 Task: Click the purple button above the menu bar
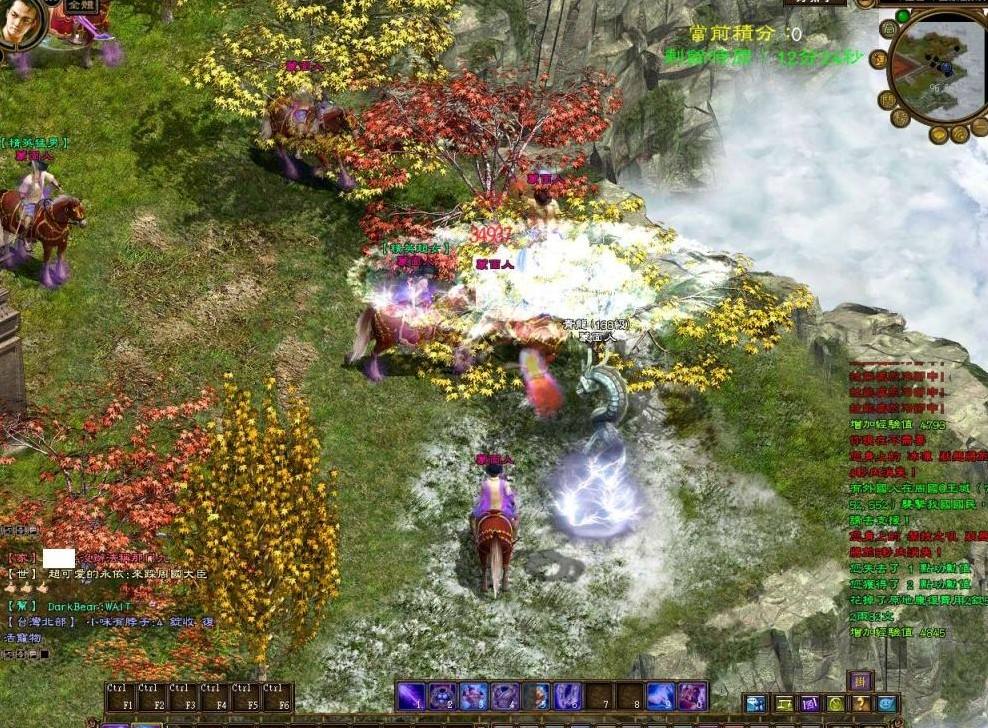pos(860,680)
